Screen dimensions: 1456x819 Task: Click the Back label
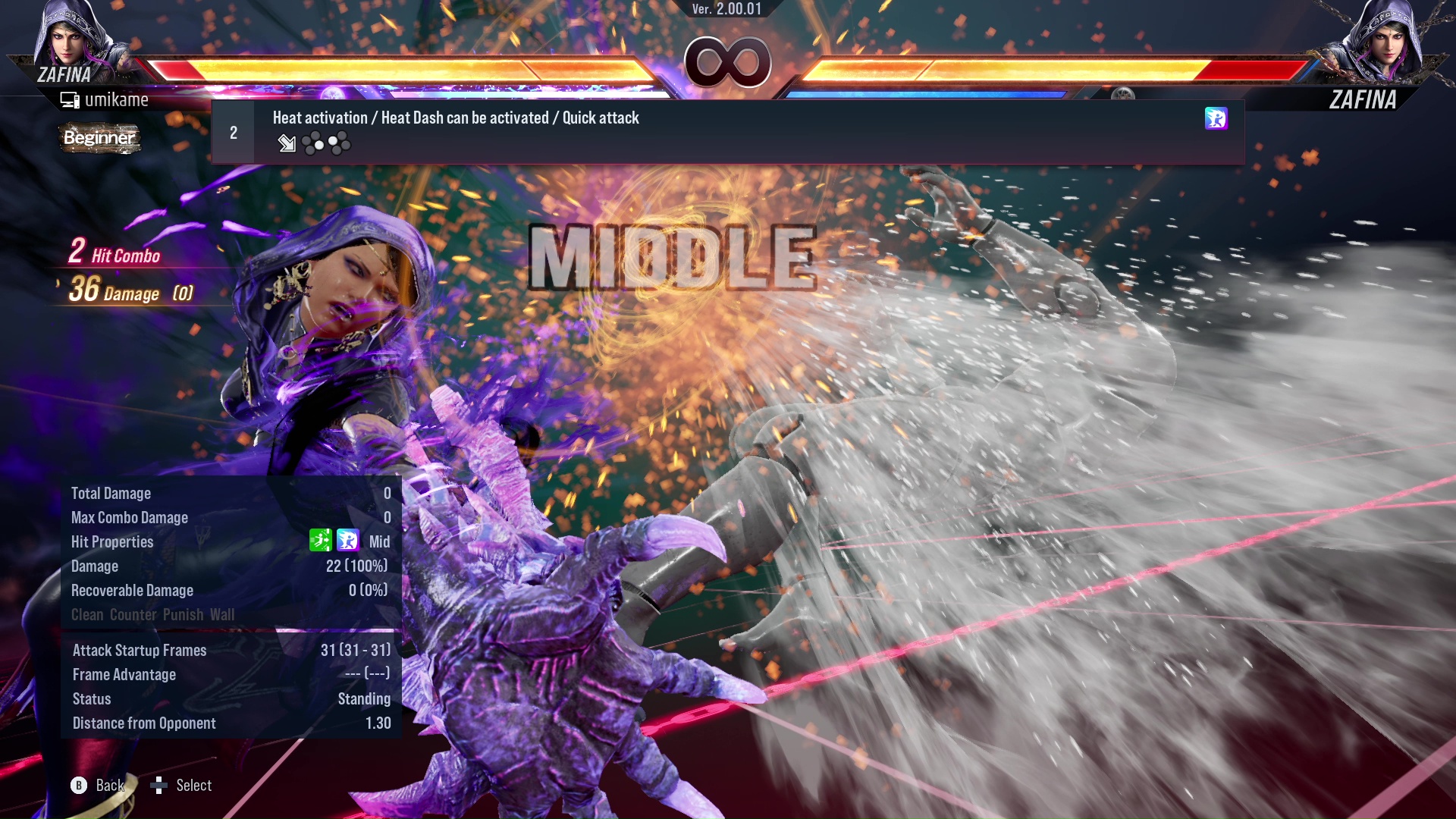pyautogui.click(x=109, y=786)
